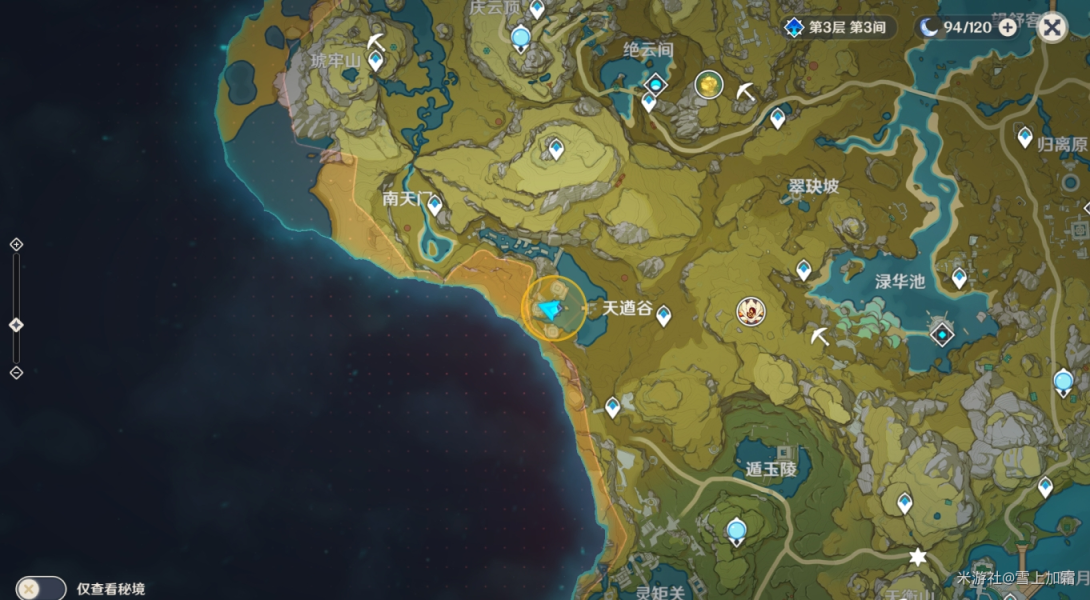This screenshot has height=600, width=1090.
Task: Select the teleport waypoint beside 南天门
Action: pos(435,205)
